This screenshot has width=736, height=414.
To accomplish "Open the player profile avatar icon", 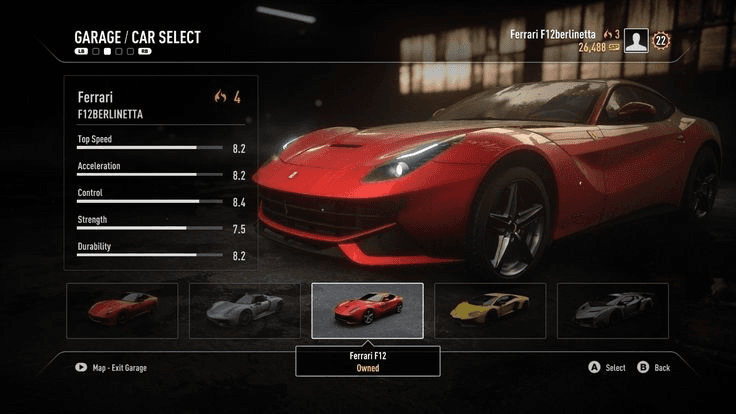I will (x=636, y=40).
